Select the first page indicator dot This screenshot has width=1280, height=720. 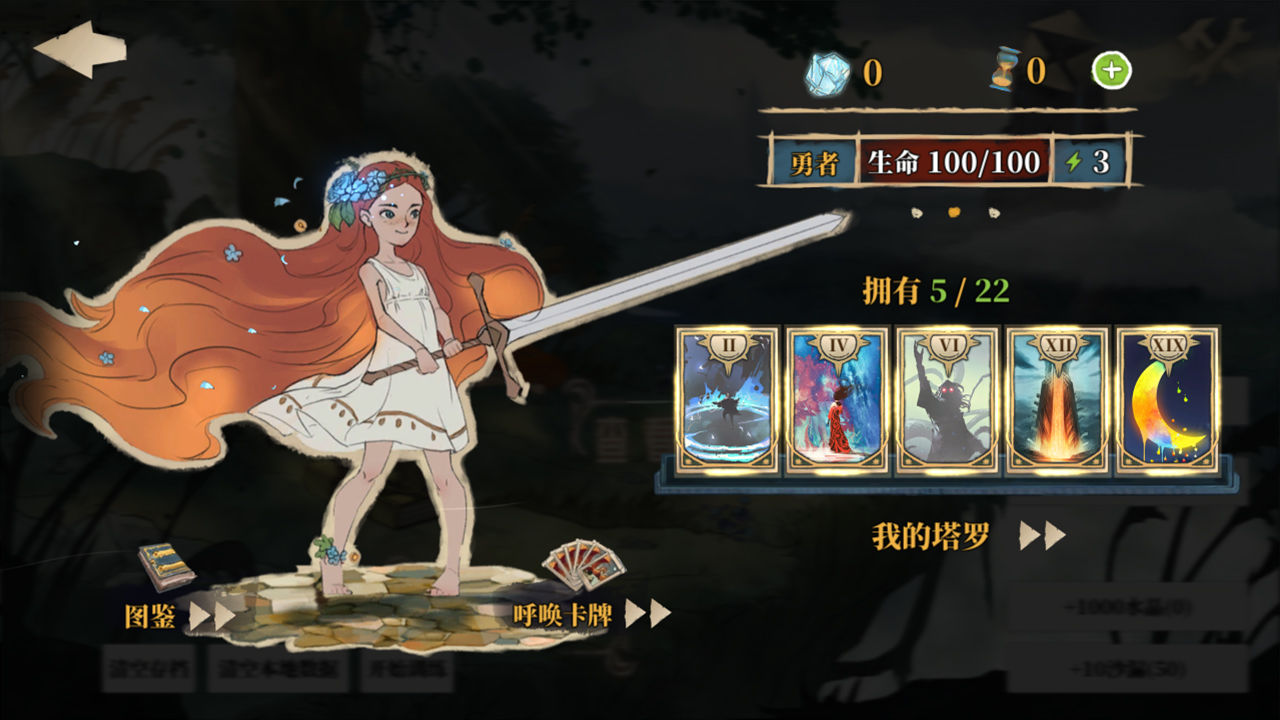point(916,214)
